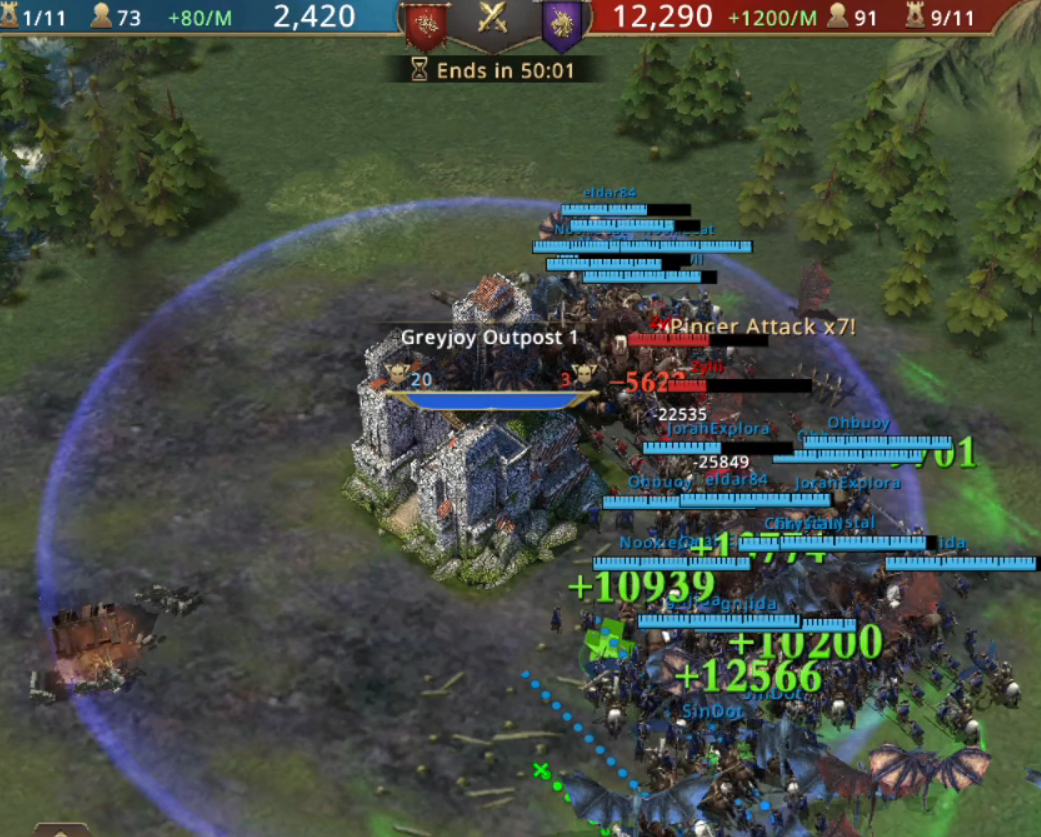Screen dimensions: 1041x837
Task: Open the crossed swords battle icon
Action: click(492, 19)
